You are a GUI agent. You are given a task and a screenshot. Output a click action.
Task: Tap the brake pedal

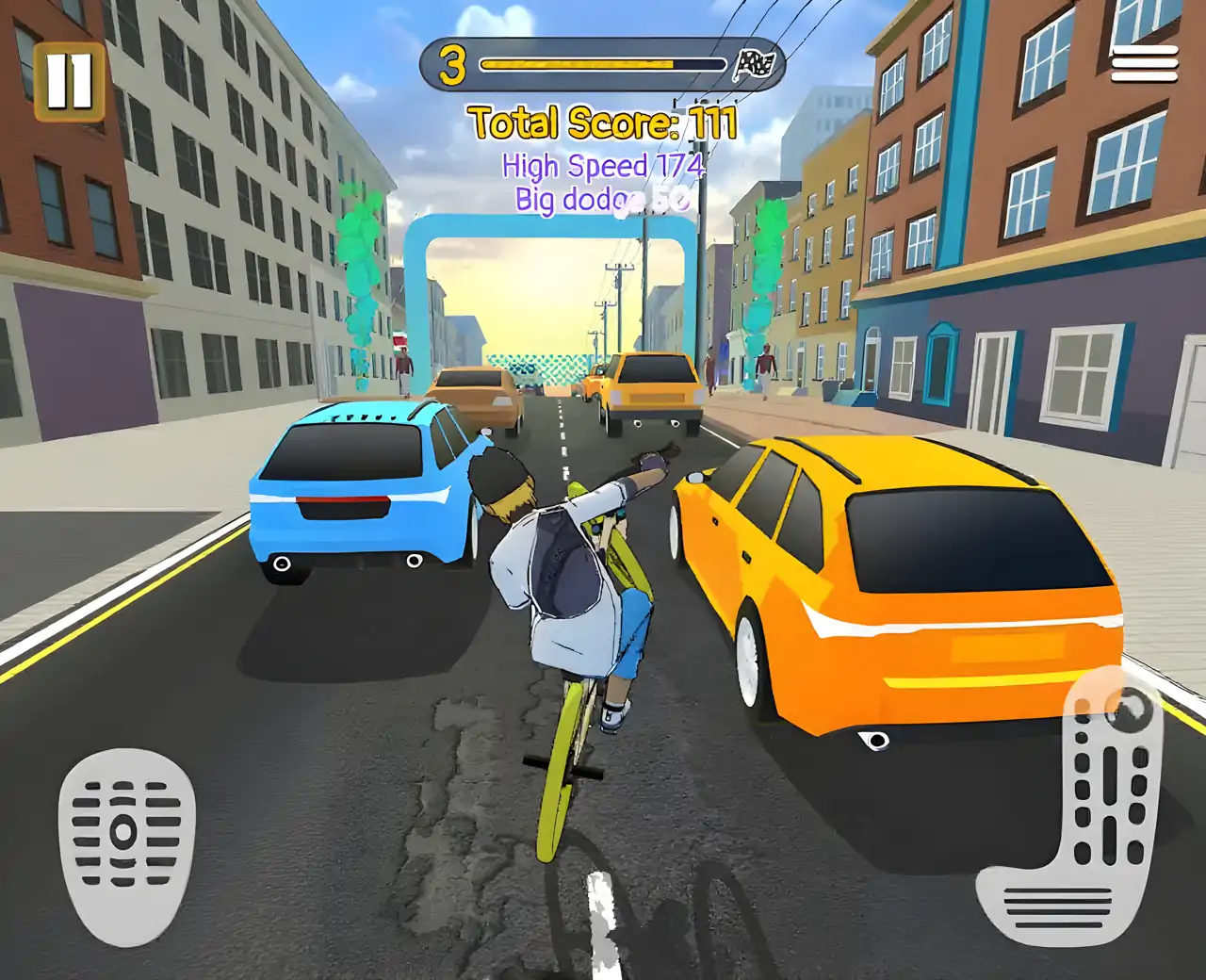(126, 843)
